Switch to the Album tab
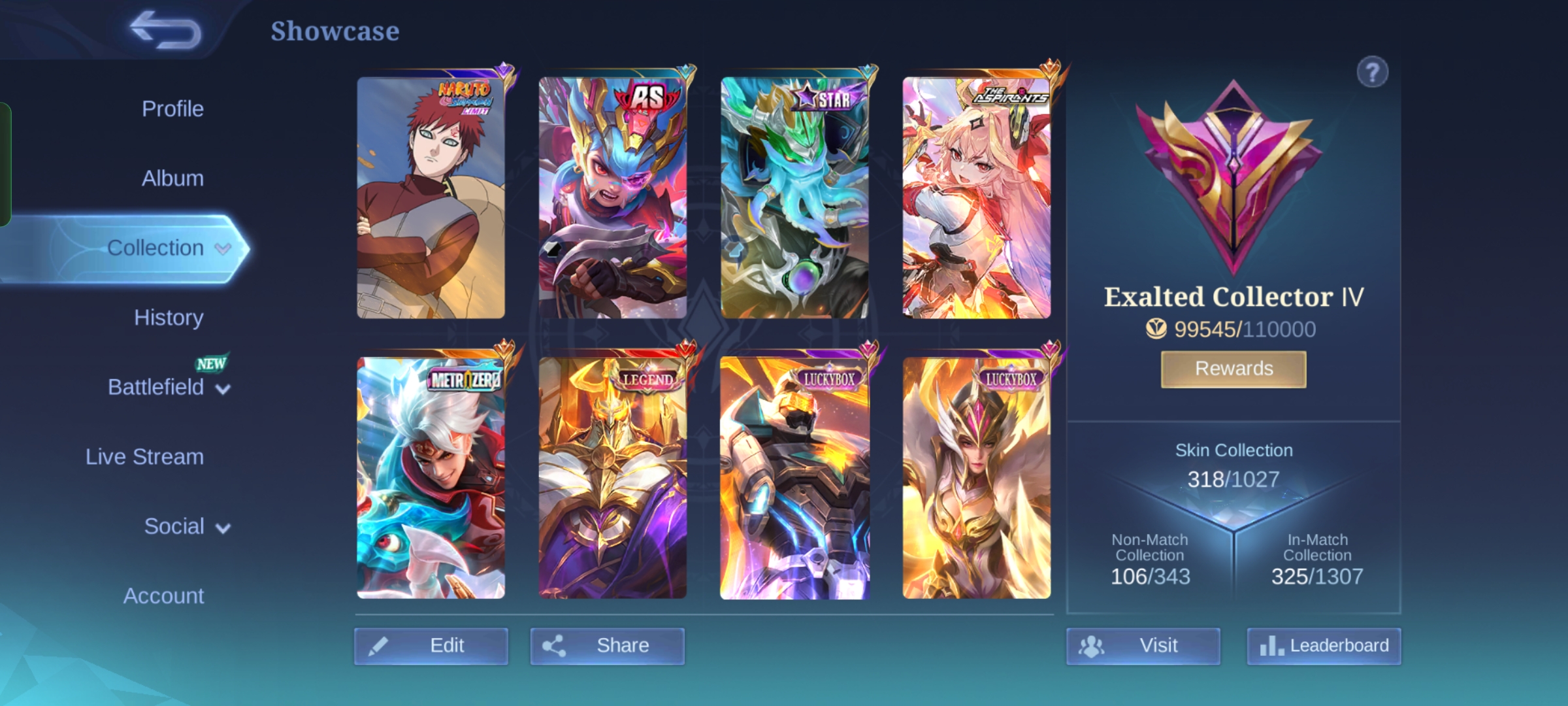 tap(172, 178)
